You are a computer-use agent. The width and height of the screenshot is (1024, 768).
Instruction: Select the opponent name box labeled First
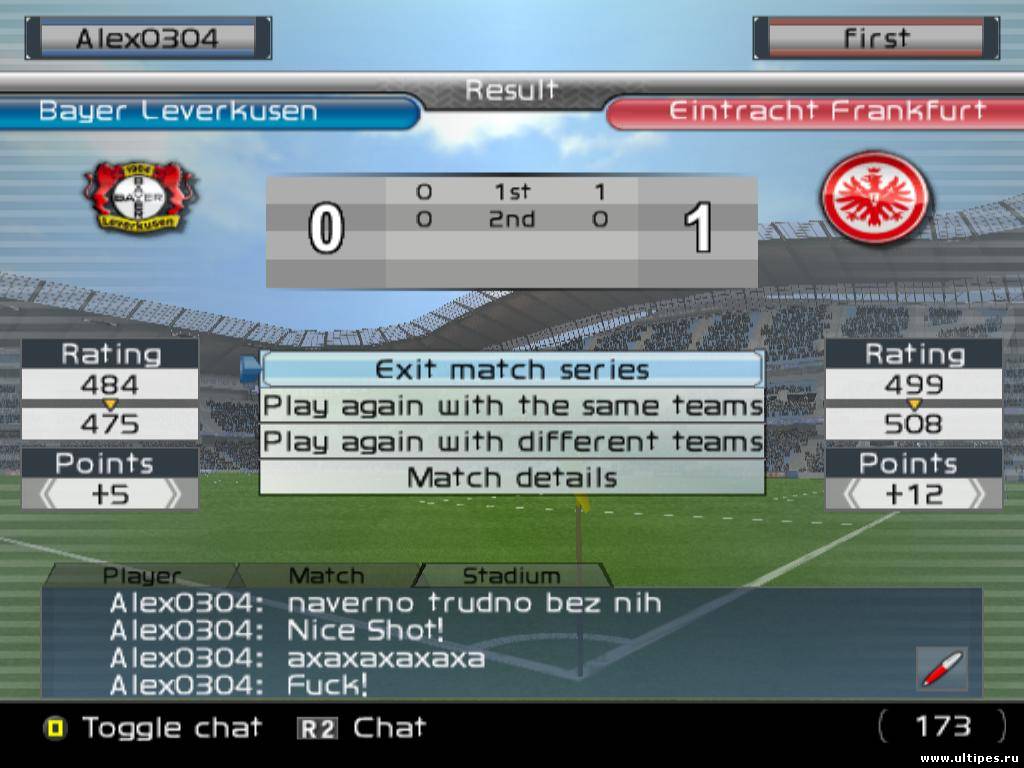coord(876,39)
